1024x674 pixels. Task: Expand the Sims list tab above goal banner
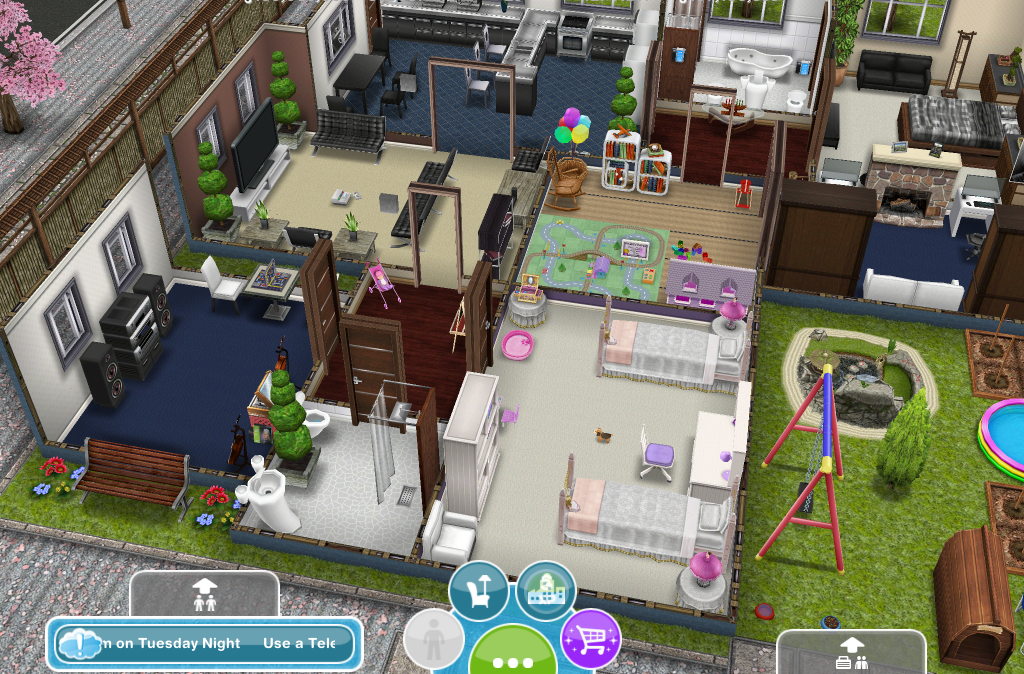coord(204,597)
